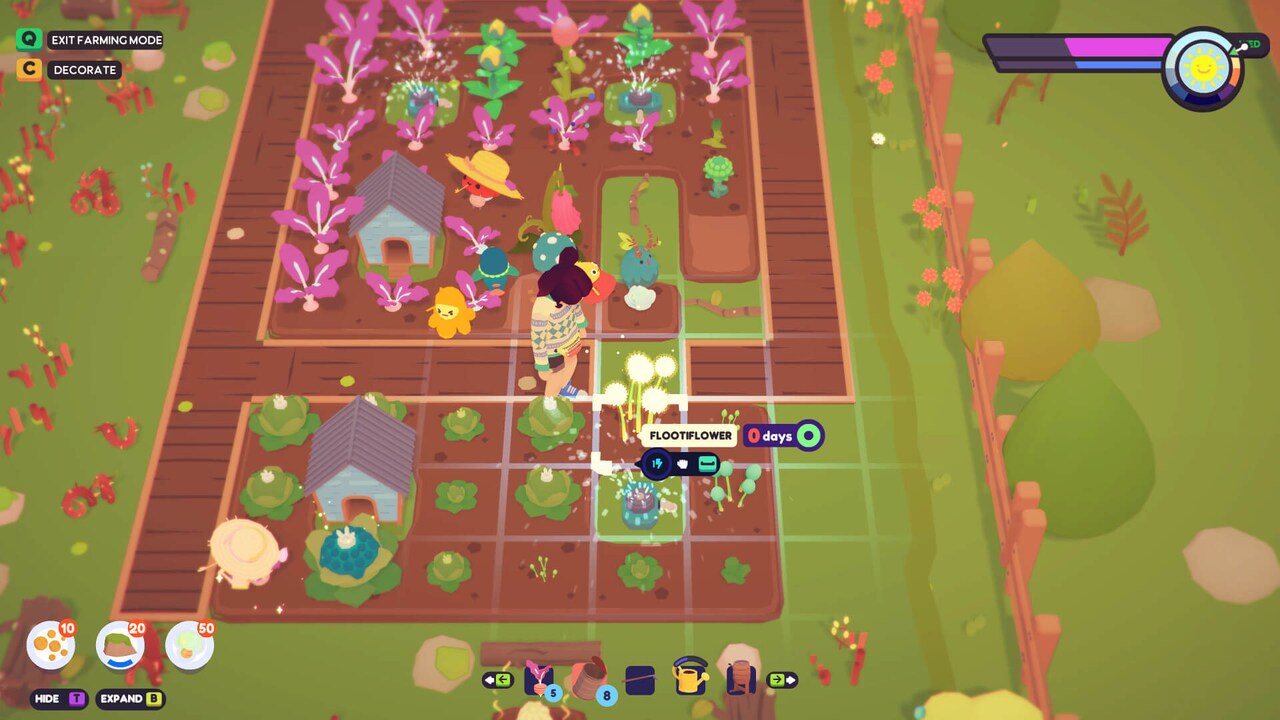Select the watering can in the hotbar
Image resolution: width=1280 pixels, height=720 pixels.
coord(690,679)
